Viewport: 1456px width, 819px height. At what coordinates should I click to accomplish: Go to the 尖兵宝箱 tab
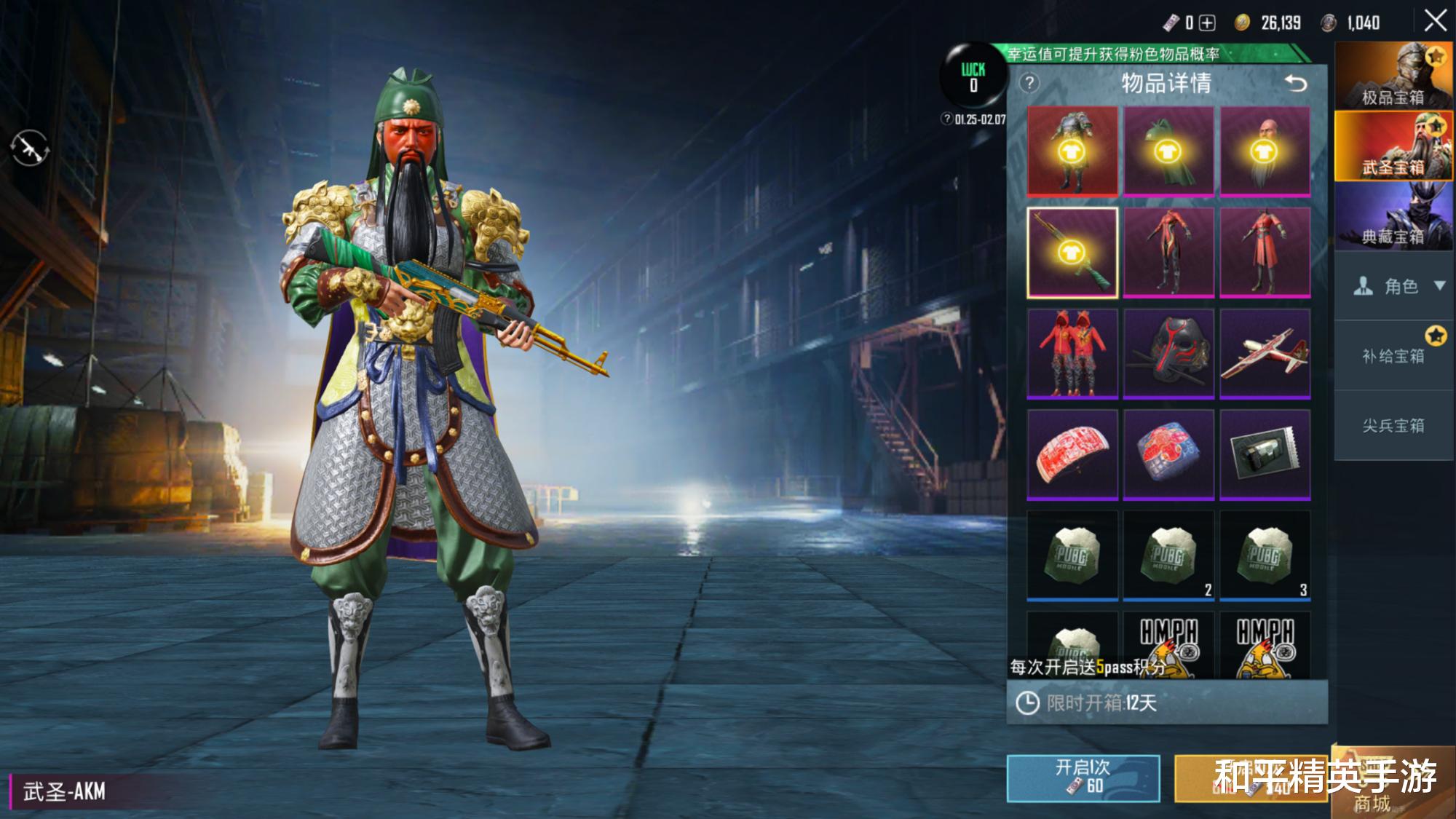click(1393, 425)
